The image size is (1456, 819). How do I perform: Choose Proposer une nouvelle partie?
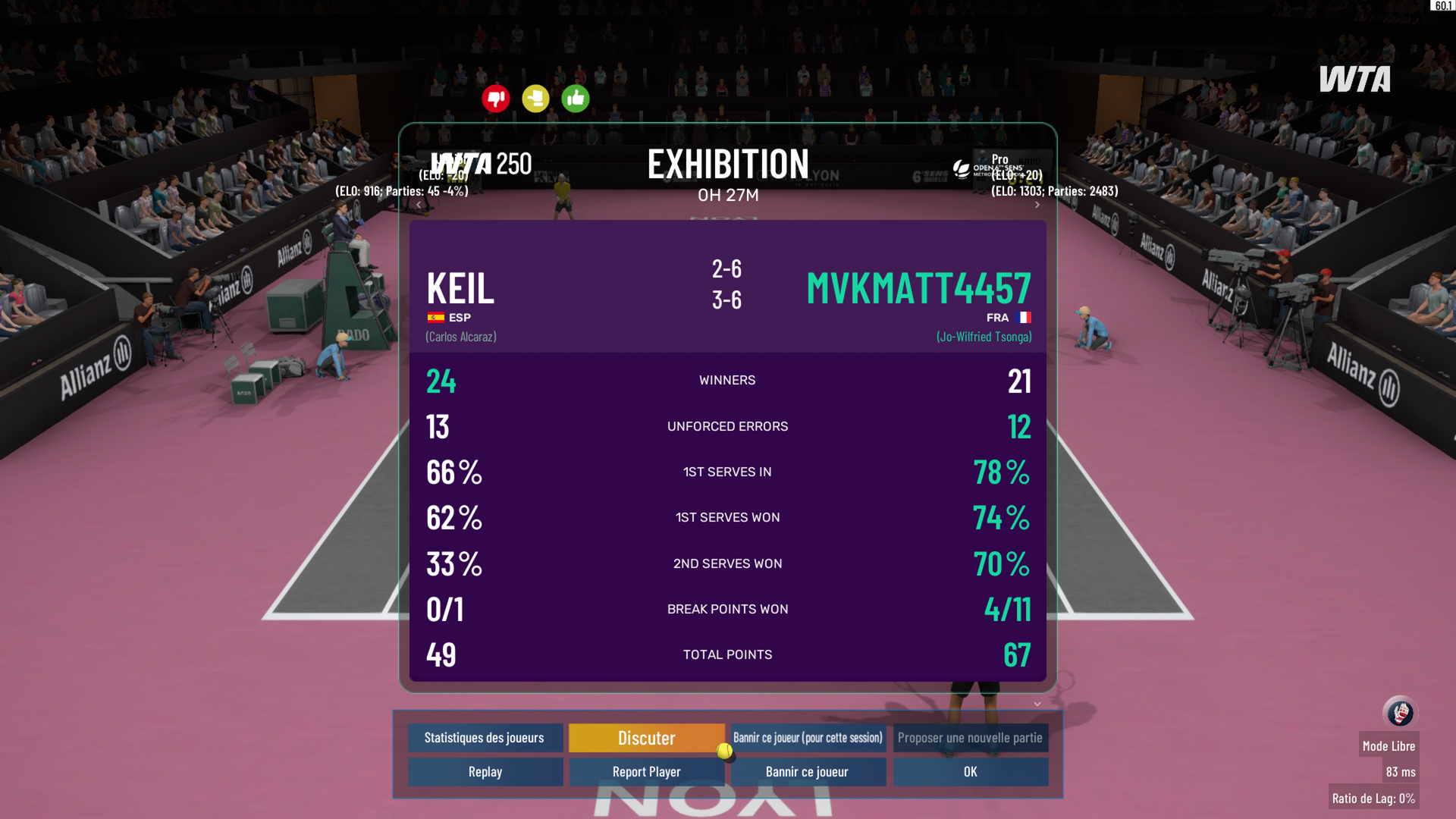click(970, 738)
